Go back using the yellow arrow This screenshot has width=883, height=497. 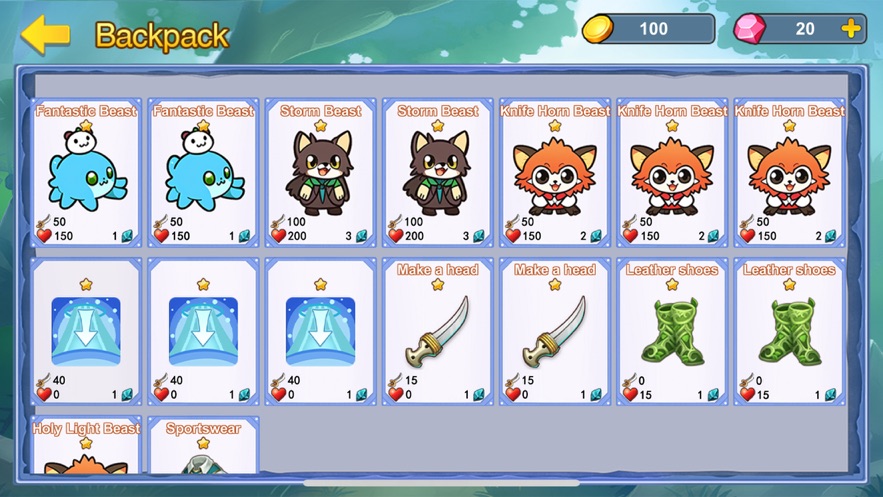pos(45,35)
